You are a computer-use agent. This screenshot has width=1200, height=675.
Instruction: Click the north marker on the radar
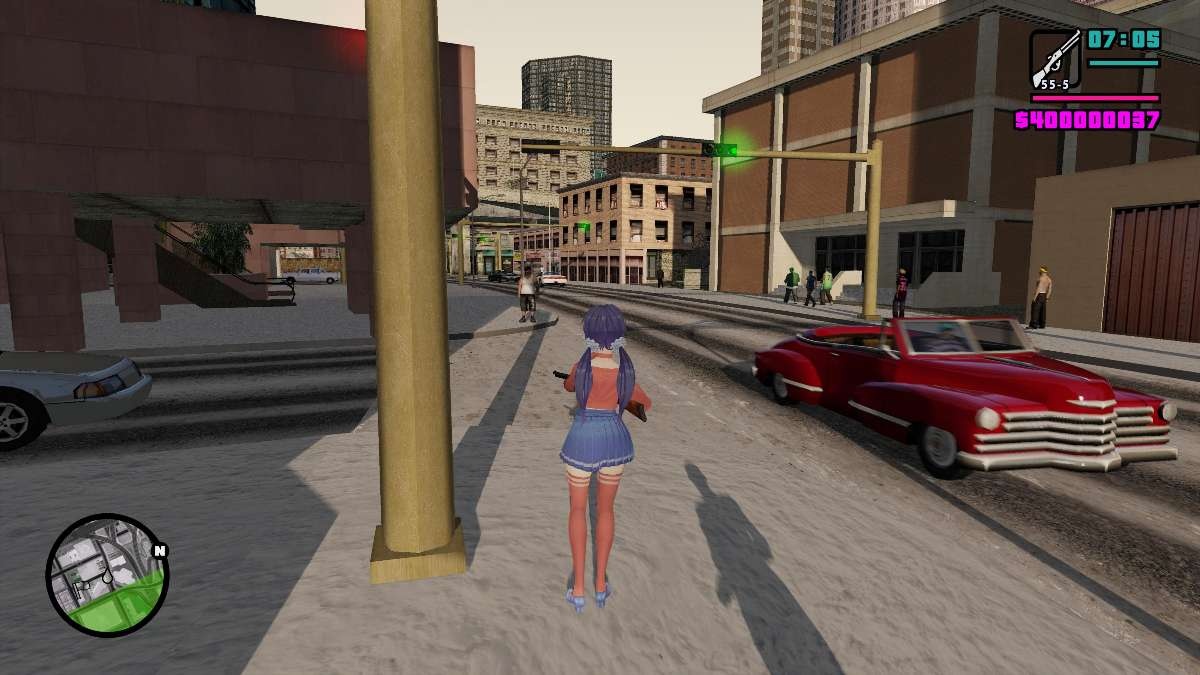[x=159, y=550]
